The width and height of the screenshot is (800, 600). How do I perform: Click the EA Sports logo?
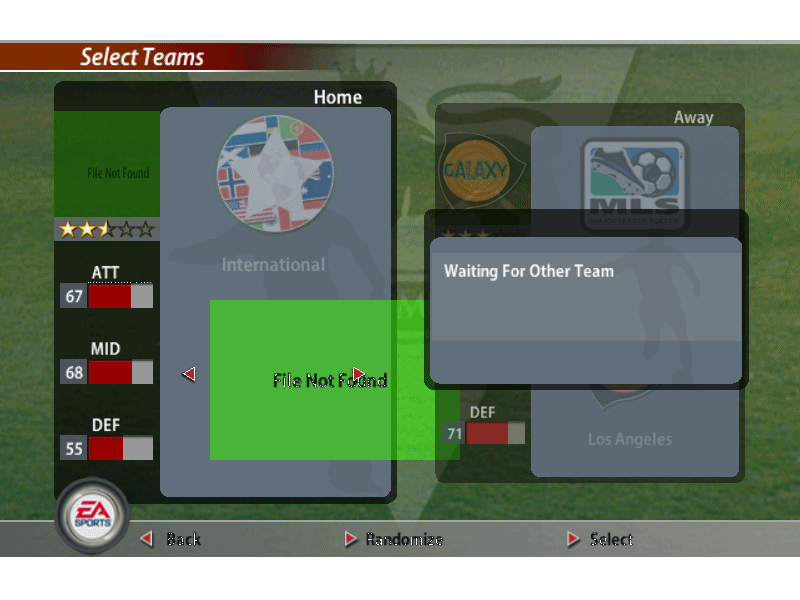(x=91, y=516)
